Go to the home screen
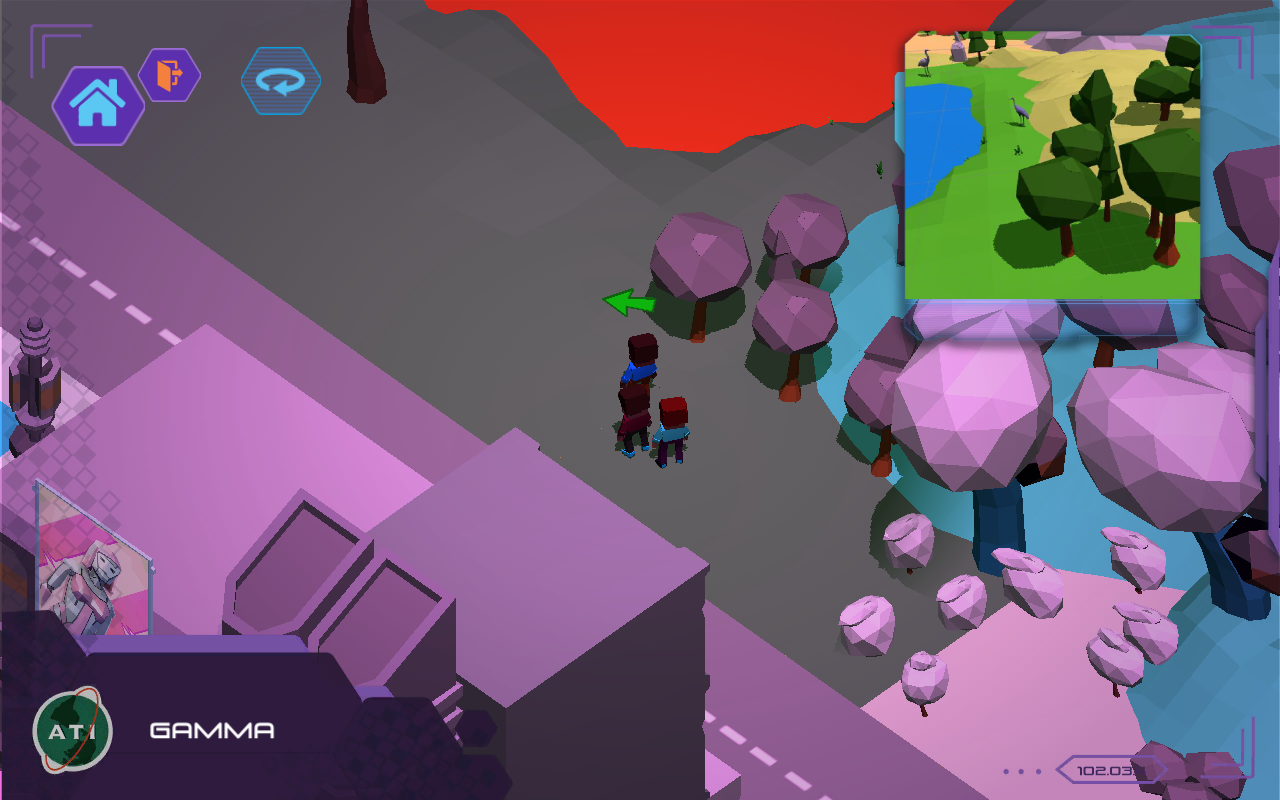 click(97, 105)
